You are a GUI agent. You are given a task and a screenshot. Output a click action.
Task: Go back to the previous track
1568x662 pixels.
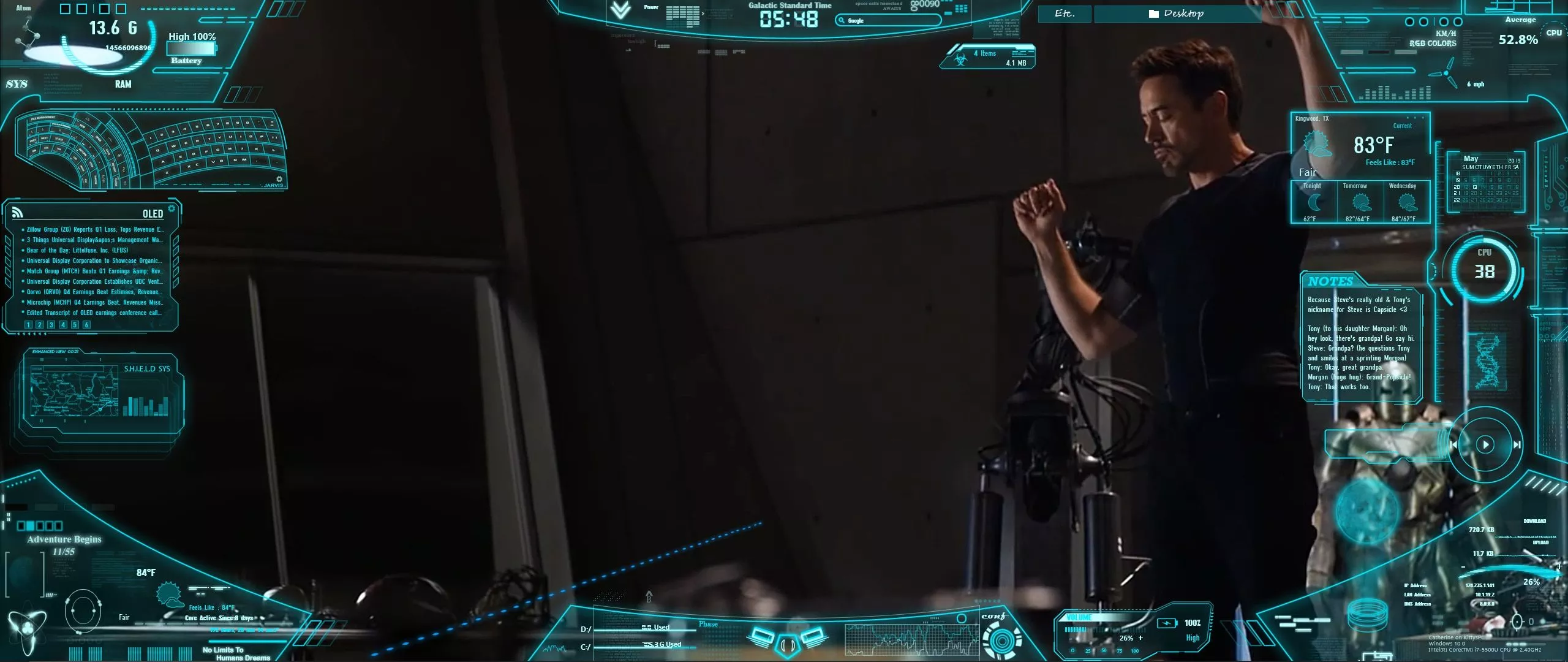(x=1453, y=444)
